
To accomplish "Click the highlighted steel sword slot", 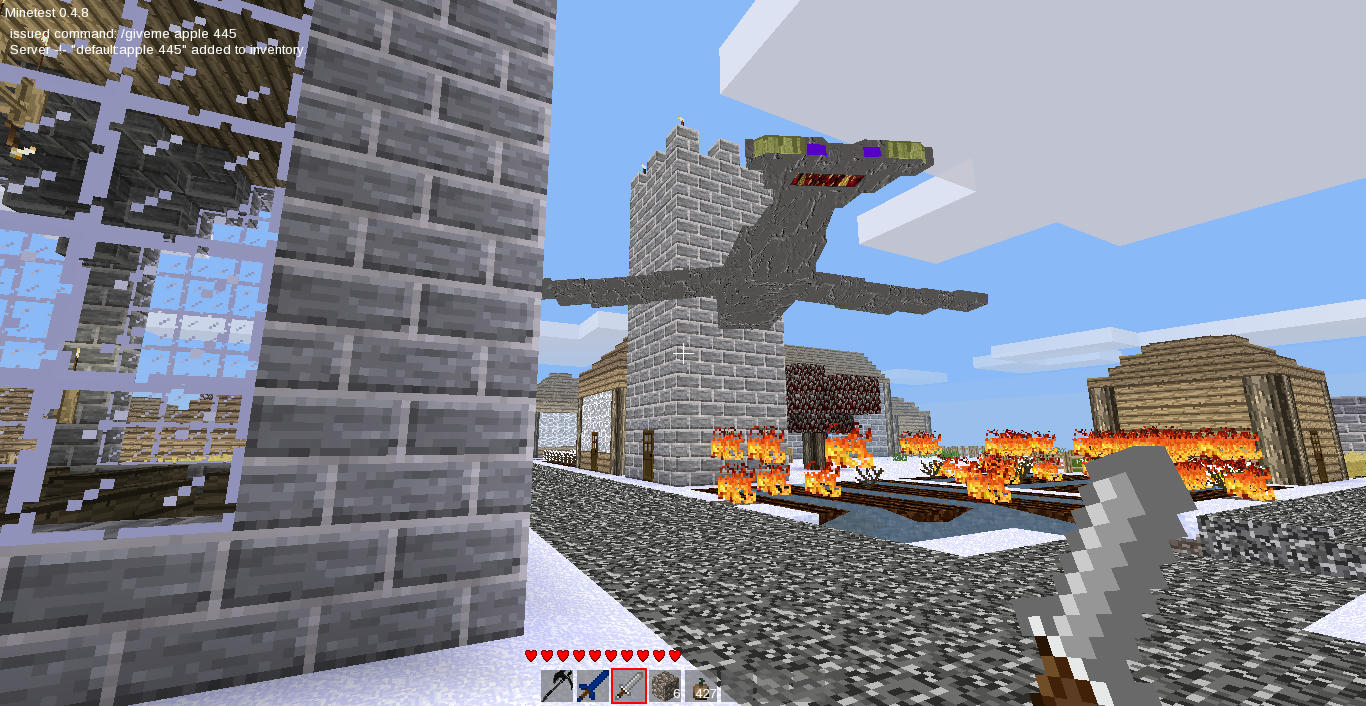I will 629,686.
